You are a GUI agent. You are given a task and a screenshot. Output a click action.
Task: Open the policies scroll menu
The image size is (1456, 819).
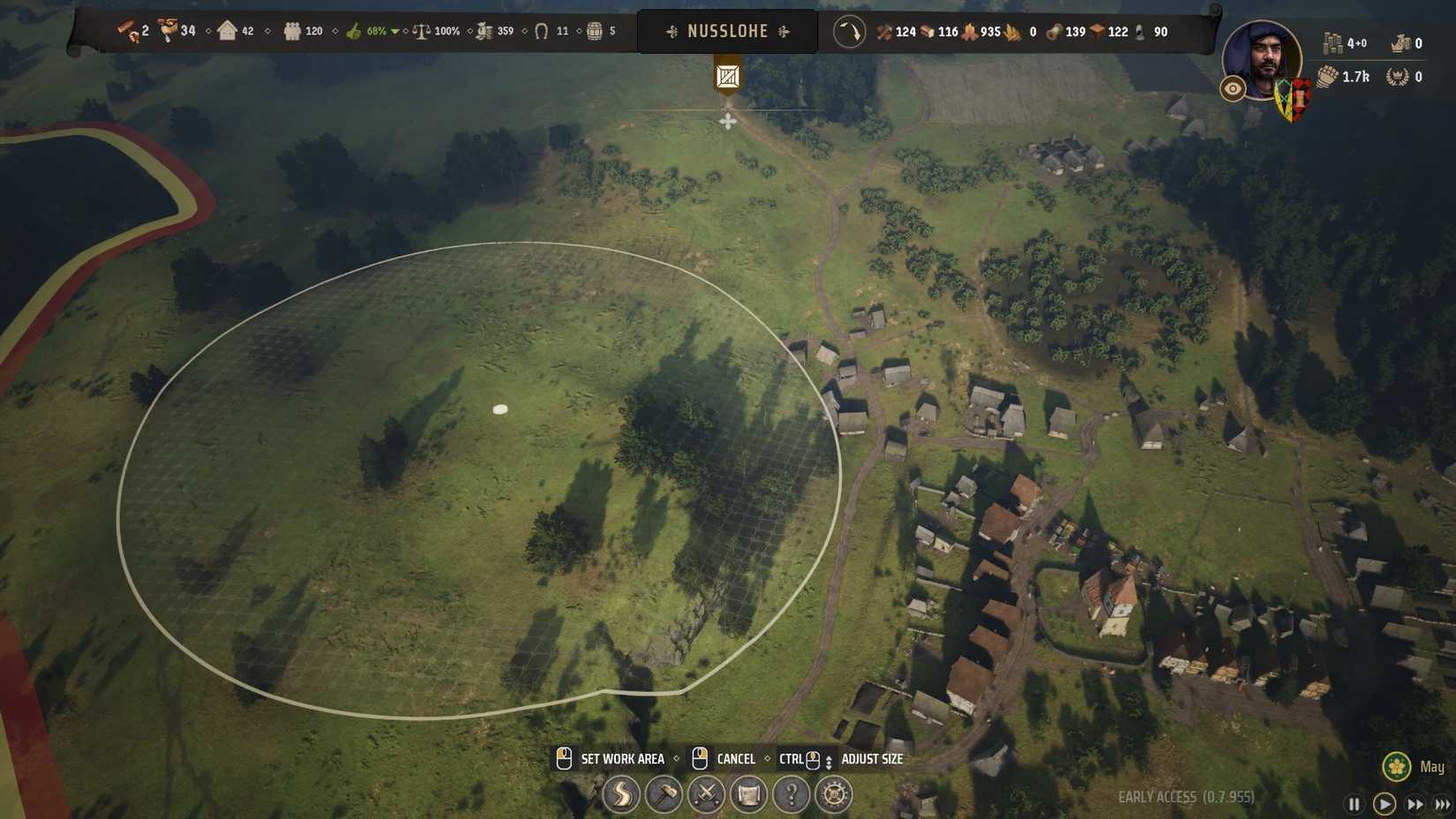pos(749,795)
